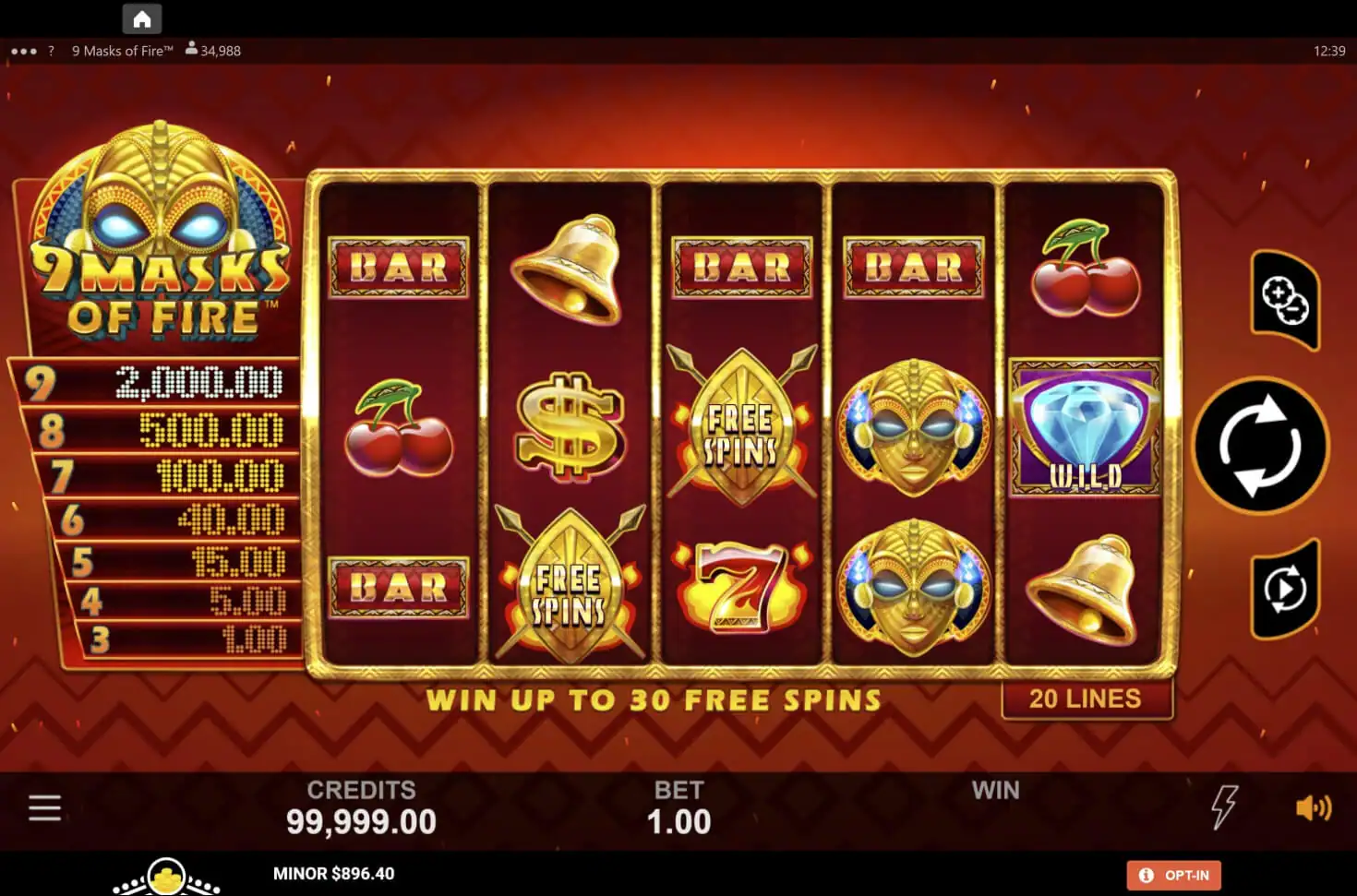Click the home icon above the game

tap(141, 18)
